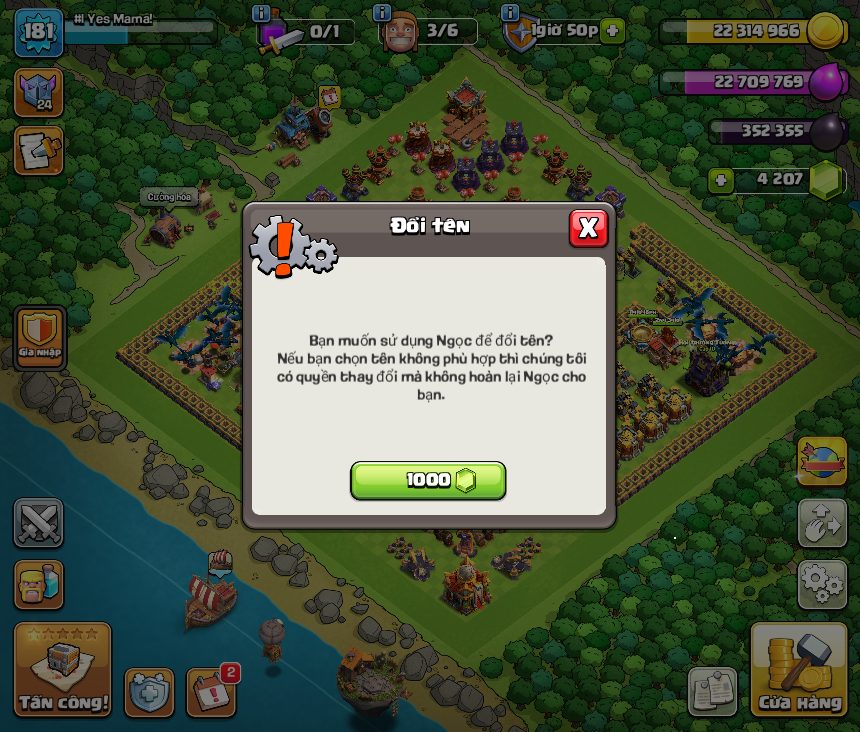This screenshot has width=860, height=732.
Task: Open the globe world map button
Action: tap(822, 461)
